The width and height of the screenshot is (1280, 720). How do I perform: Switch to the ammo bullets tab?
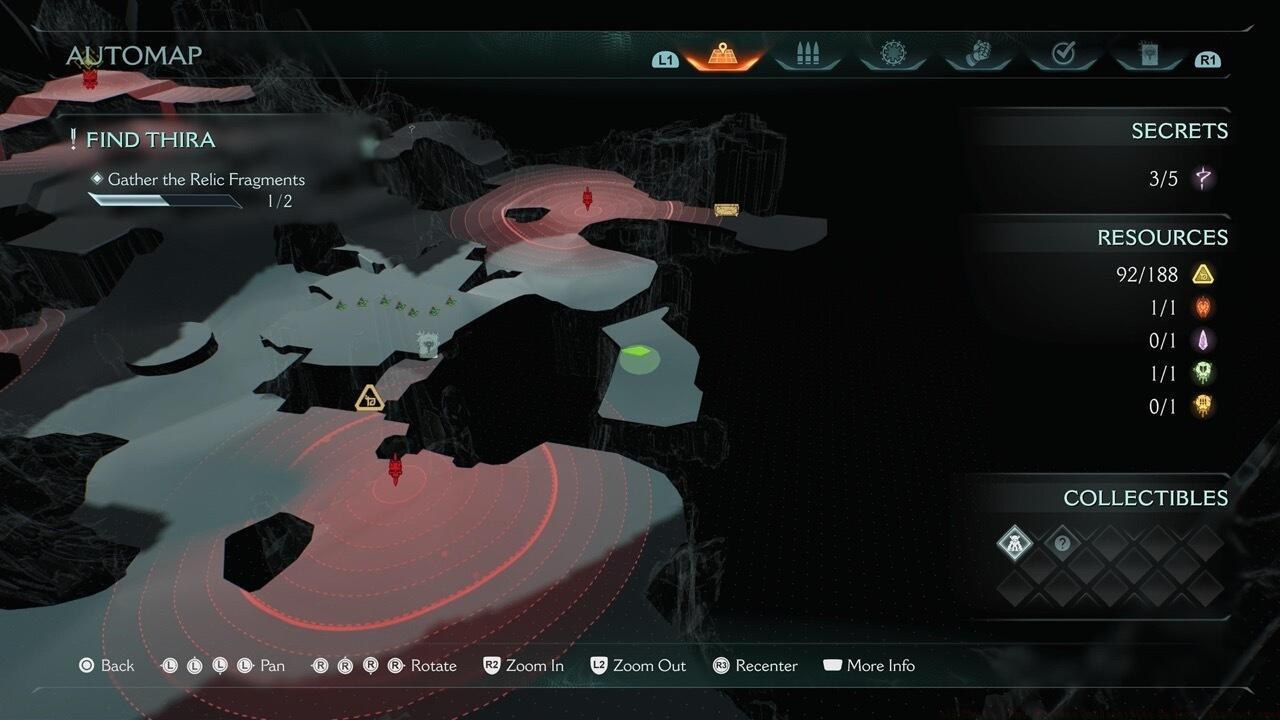click(807, 55)
